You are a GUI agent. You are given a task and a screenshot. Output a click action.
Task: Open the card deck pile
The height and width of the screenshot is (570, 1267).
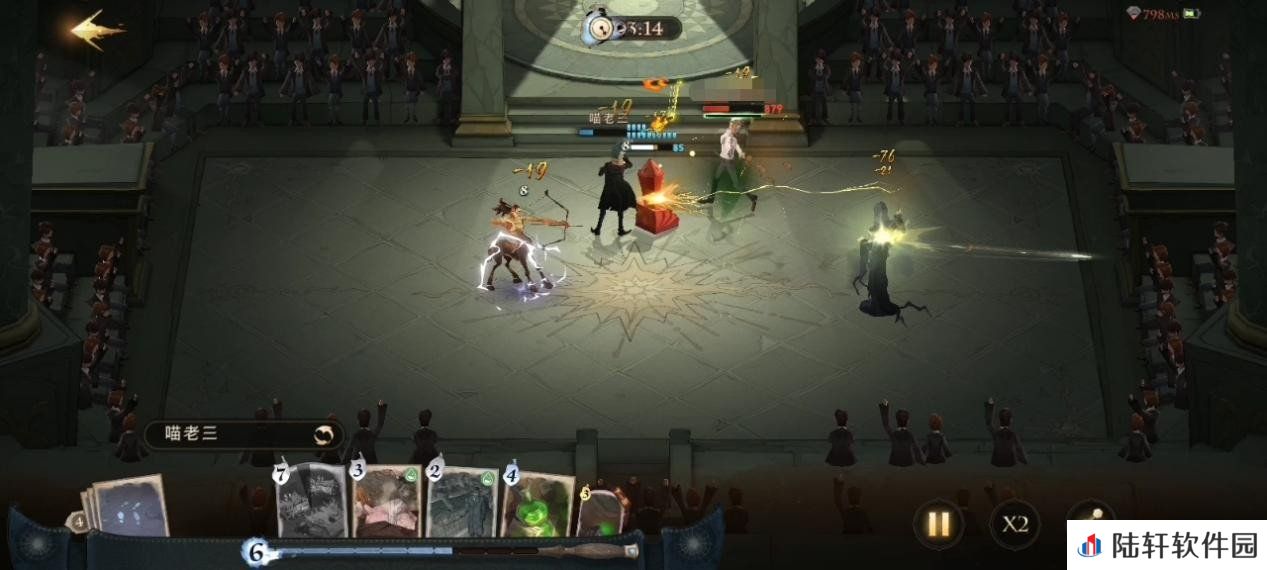(128, 507)
